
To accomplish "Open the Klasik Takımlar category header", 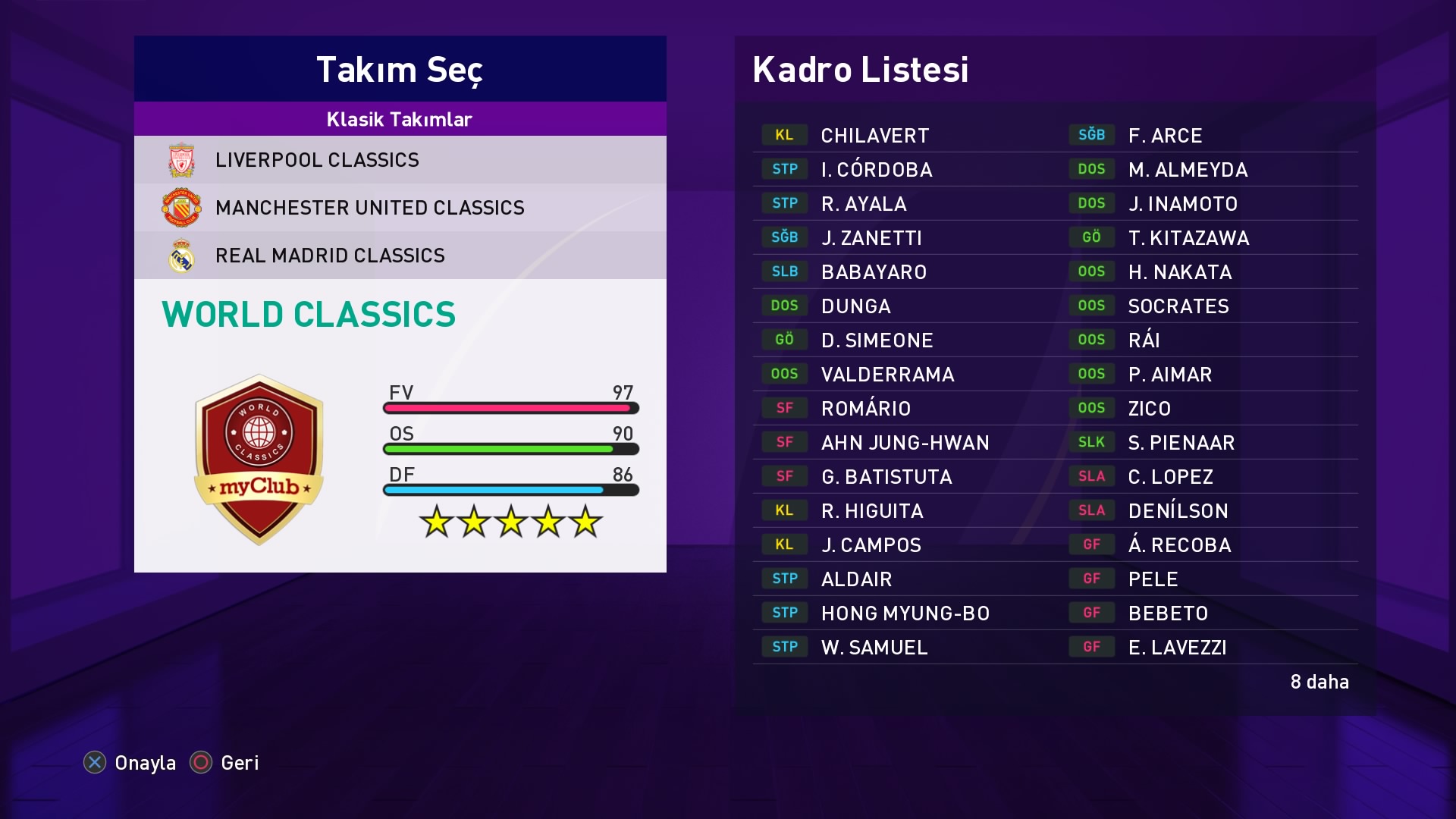I will (400, 119).
